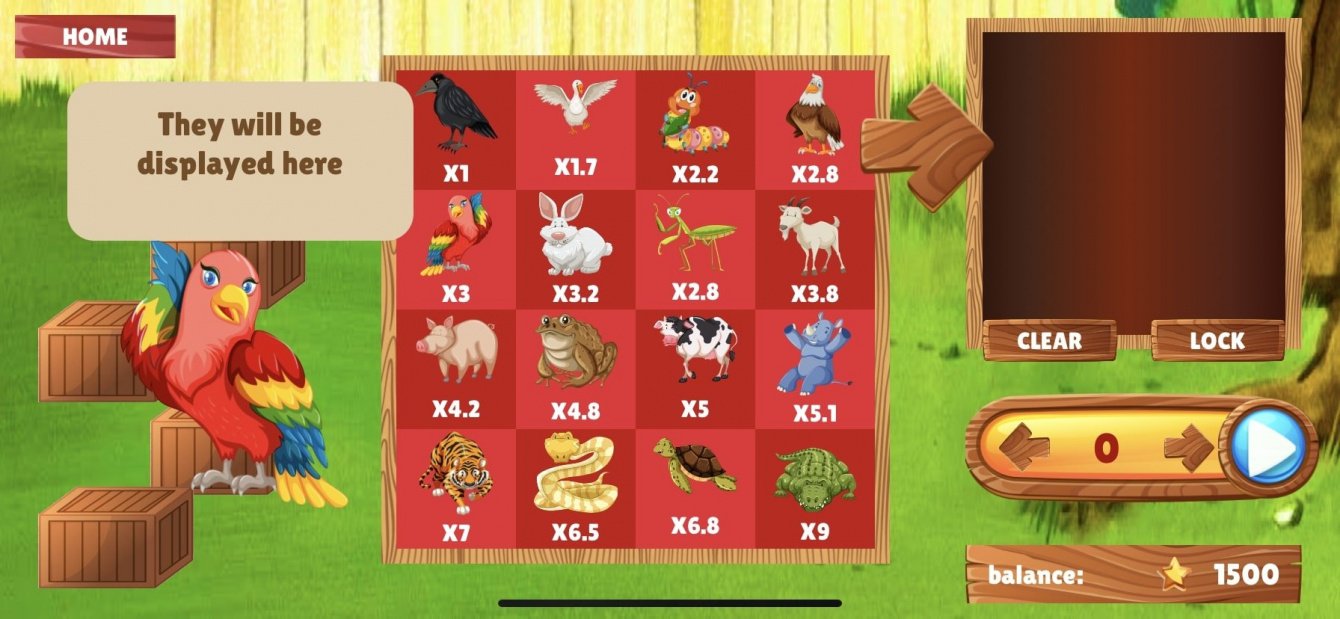Clear the selected animals with CLEAR
This screenshot has height=619, width=1340.
pos(1049,341)
